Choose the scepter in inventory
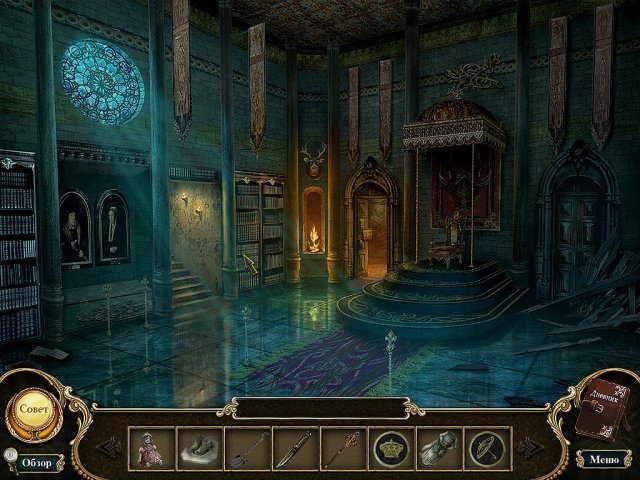Viewport: 640px width, 480px height. point(343,447)
